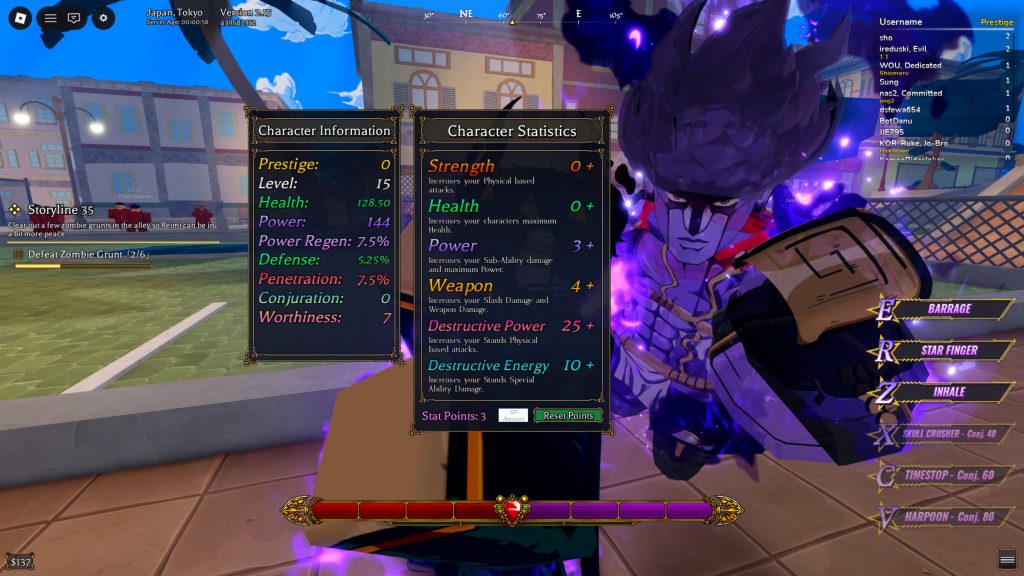Screen dimensions: 1024x576
Task: Focus the SP Amount input box
Action: 513,415
